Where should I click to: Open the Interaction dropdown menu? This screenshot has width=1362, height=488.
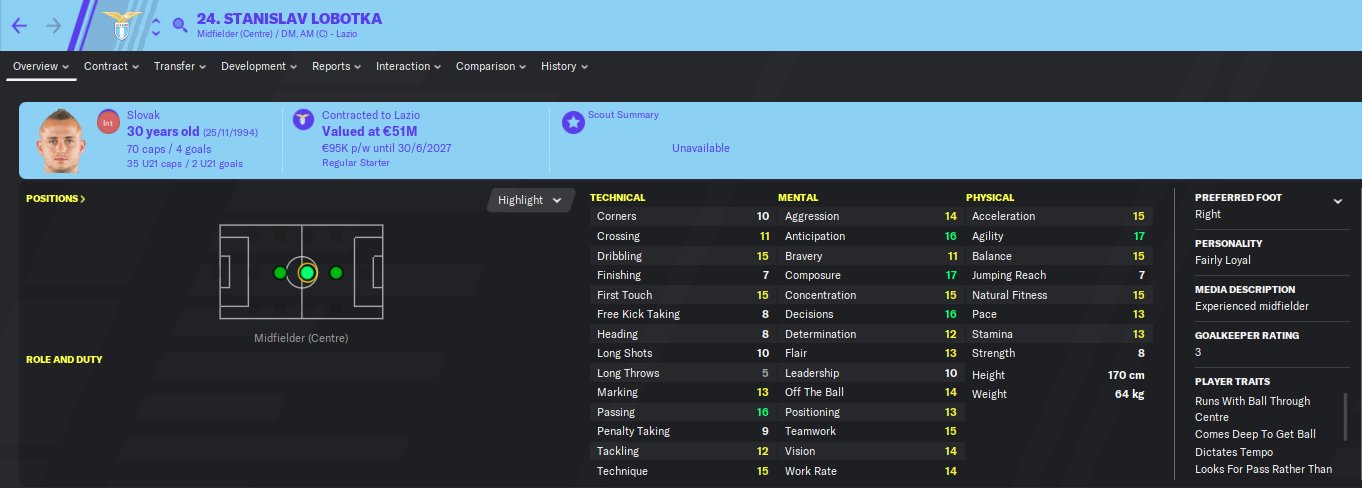pyautogui.click(x=408, y=67)
